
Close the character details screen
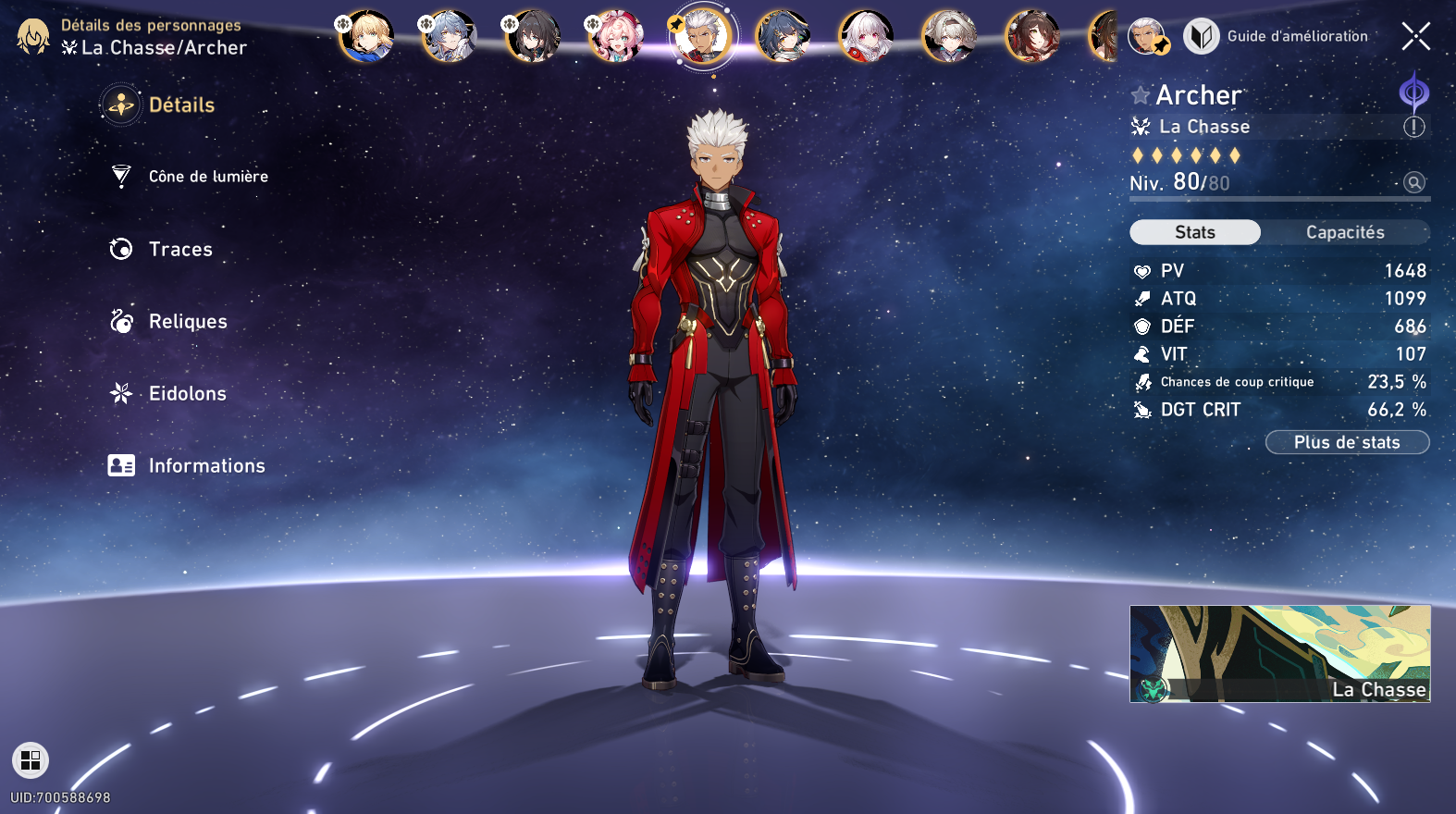point(1415,36)
